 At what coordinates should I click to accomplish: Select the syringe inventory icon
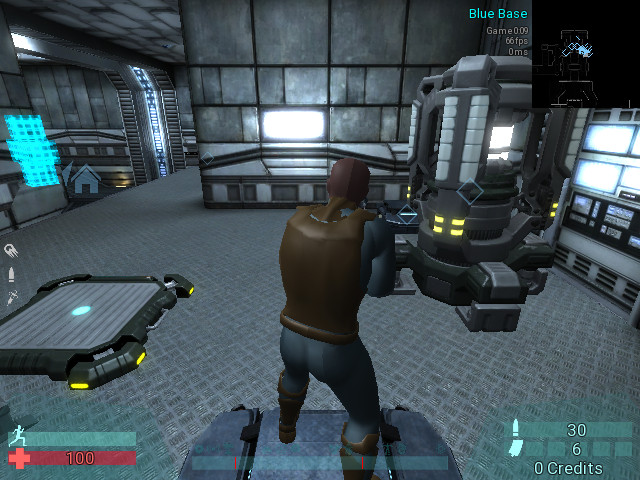pyautogui.click(x=11, y=297)
